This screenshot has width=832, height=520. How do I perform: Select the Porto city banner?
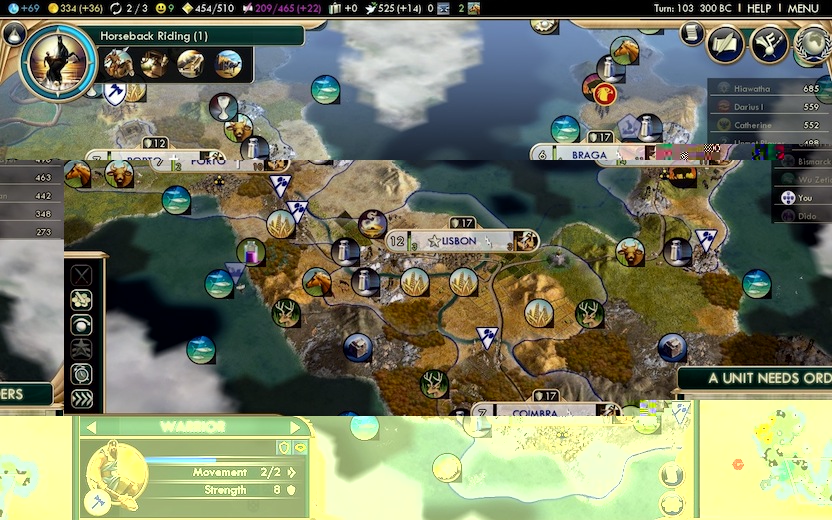coord(207,161)
